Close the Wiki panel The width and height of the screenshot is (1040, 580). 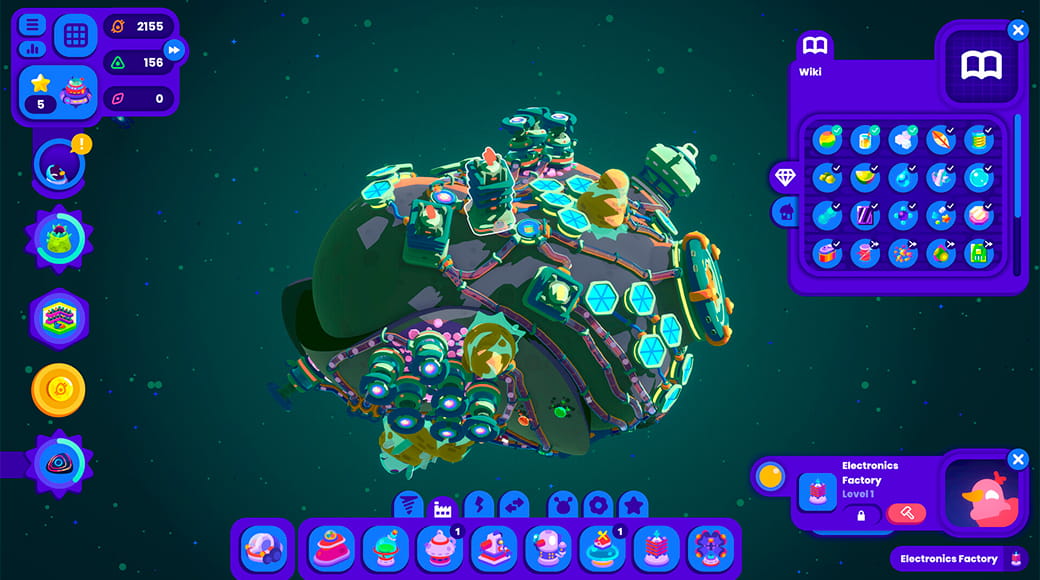[x=1018, y=30]
